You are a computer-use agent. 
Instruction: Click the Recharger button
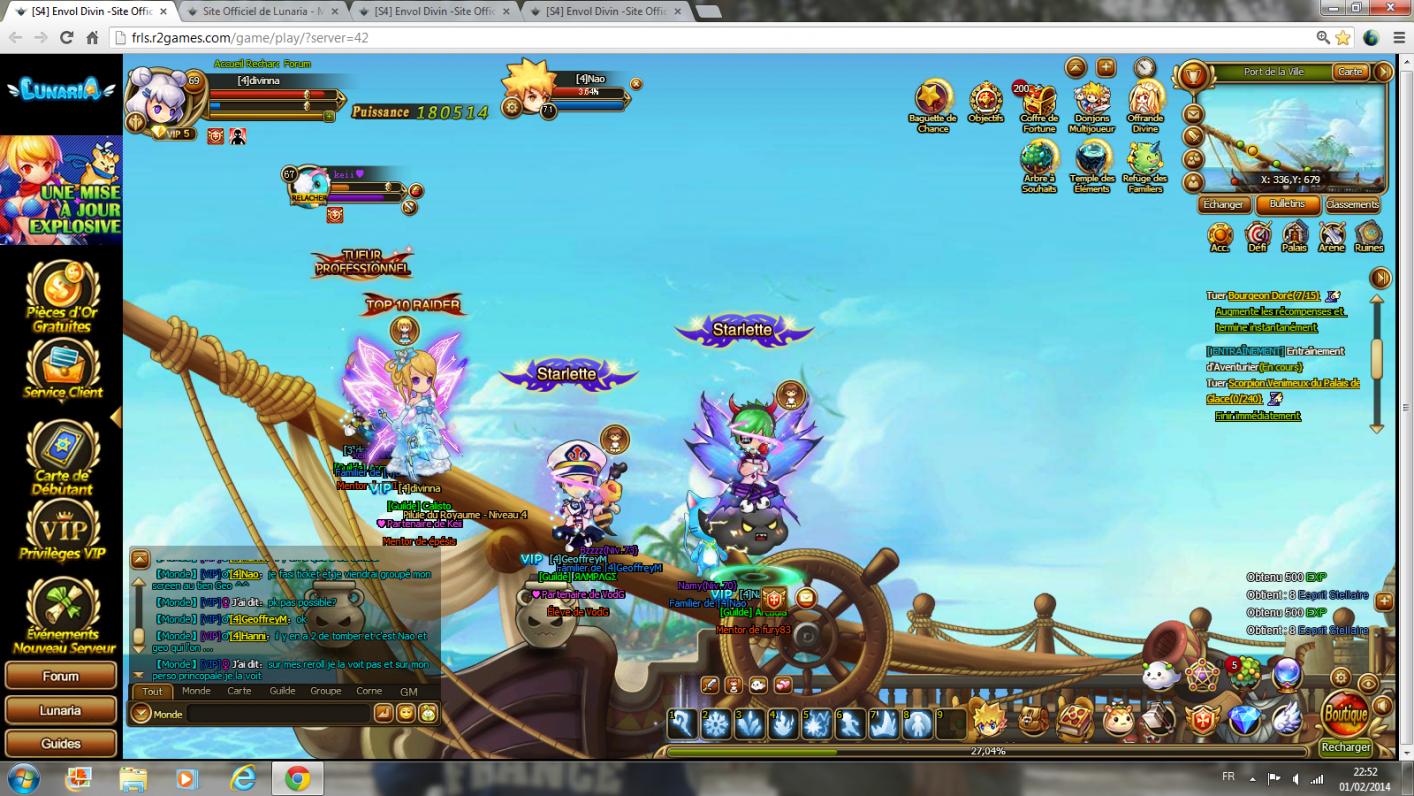(1345, 747)
